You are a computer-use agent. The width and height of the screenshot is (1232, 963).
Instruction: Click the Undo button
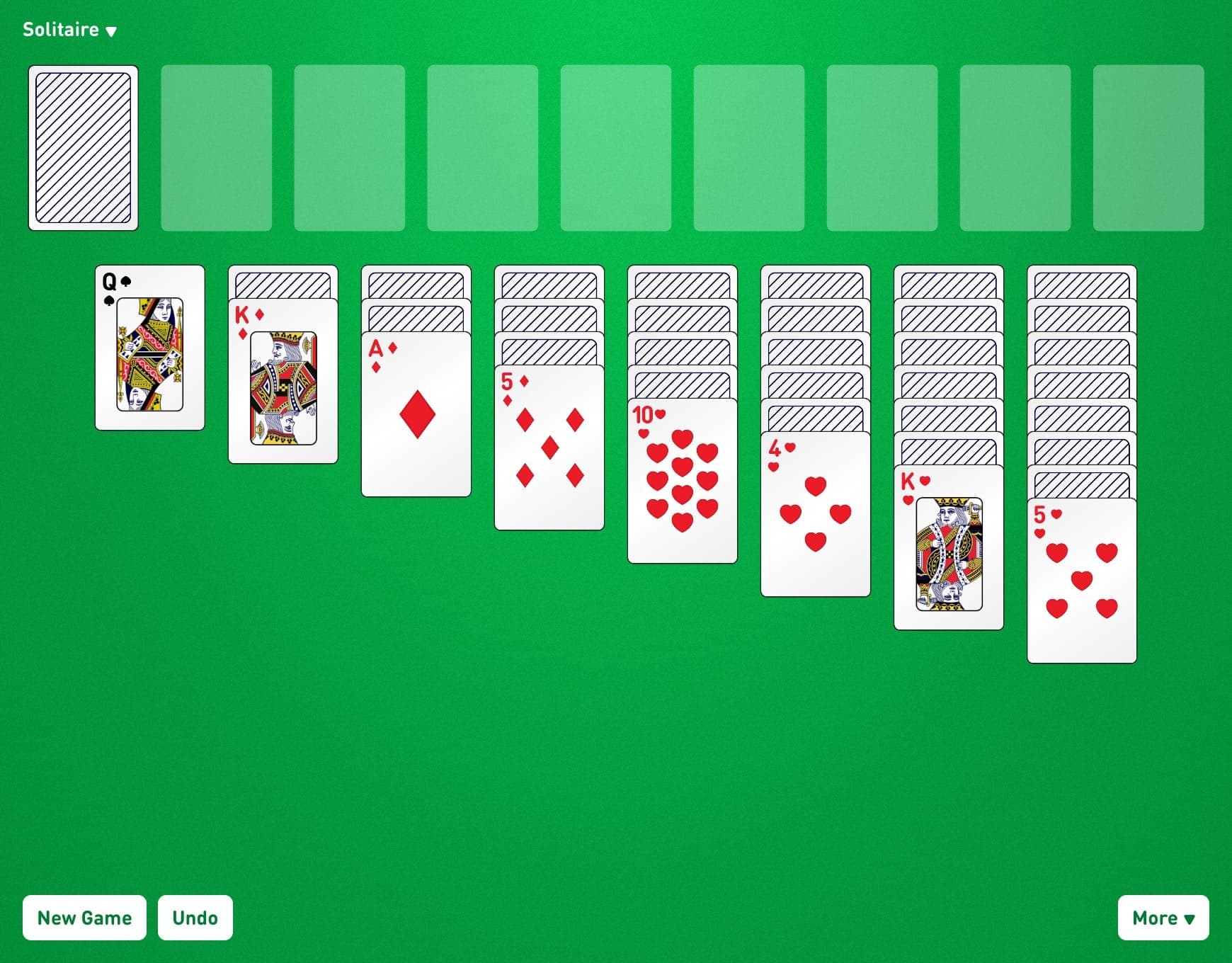(x=195, y=918)
